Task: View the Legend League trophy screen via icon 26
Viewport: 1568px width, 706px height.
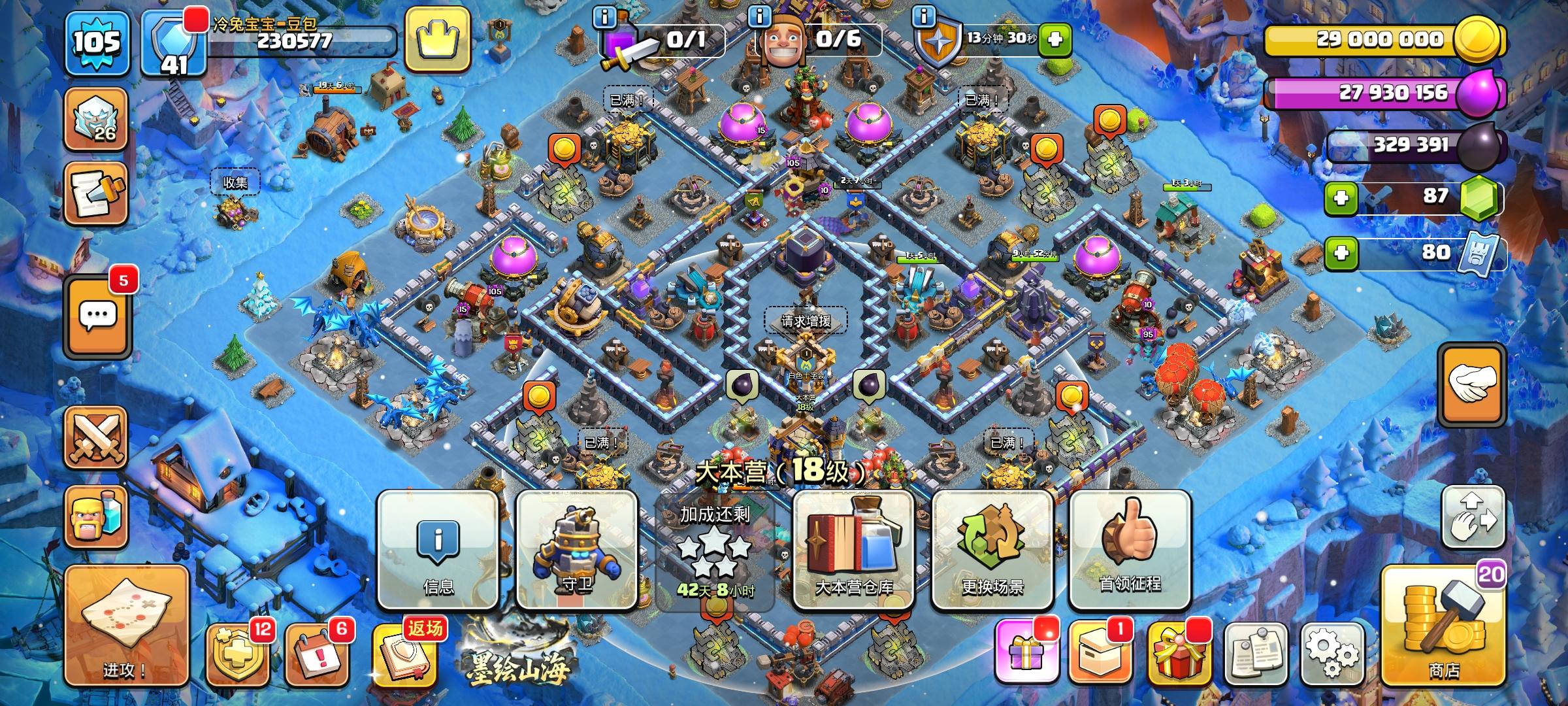Action: pyautogui.click(x=97, y=122)
